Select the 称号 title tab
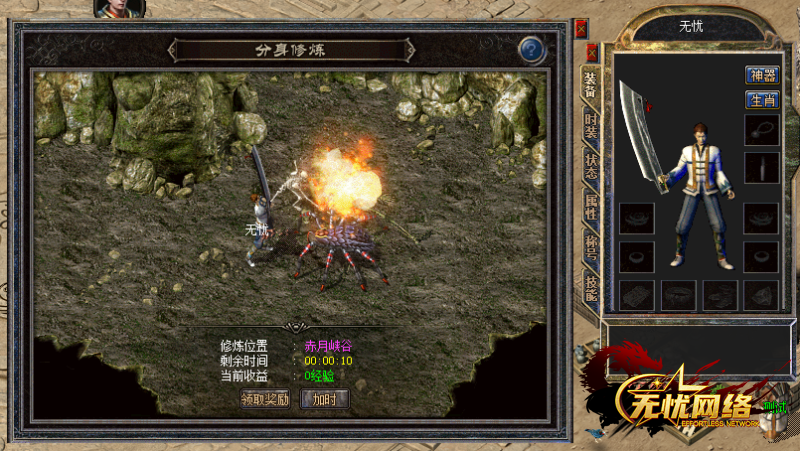The image size is (800, 451). pyautogui.click(x=591, y=248)
